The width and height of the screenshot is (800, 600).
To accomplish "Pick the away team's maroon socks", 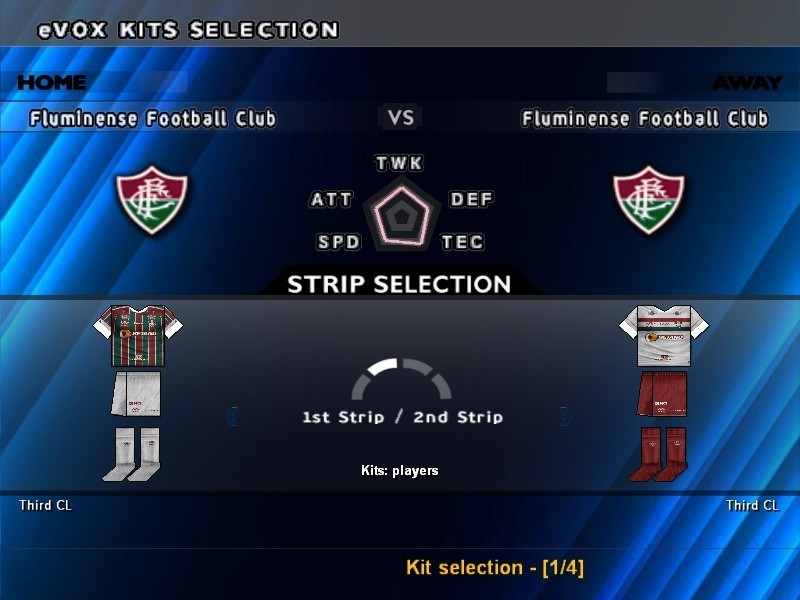I will (658, 454).
